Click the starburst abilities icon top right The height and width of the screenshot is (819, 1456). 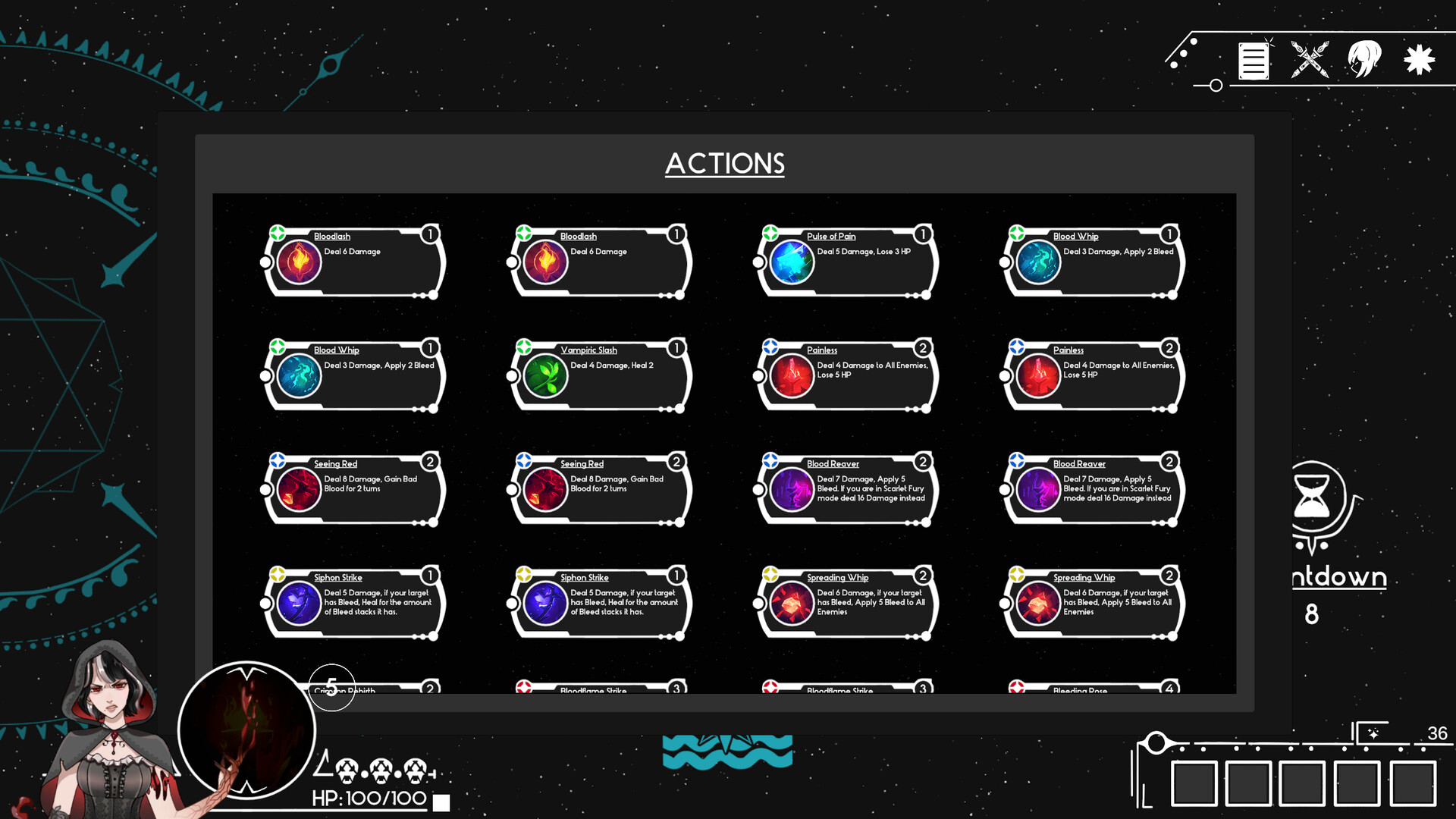[x=1417, y=61]
